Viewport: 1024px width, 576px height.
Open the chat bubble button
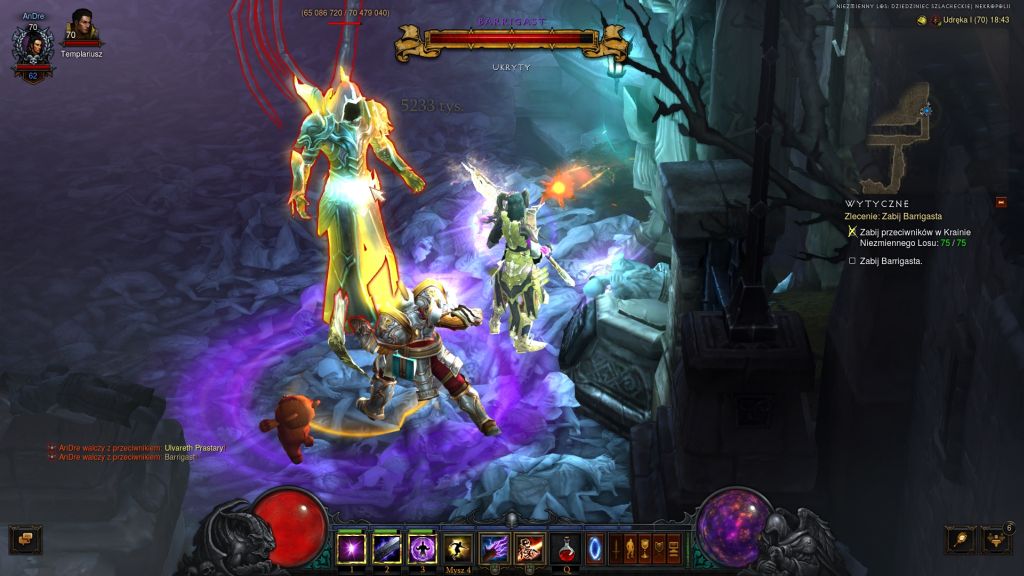[x=25, y=540]
